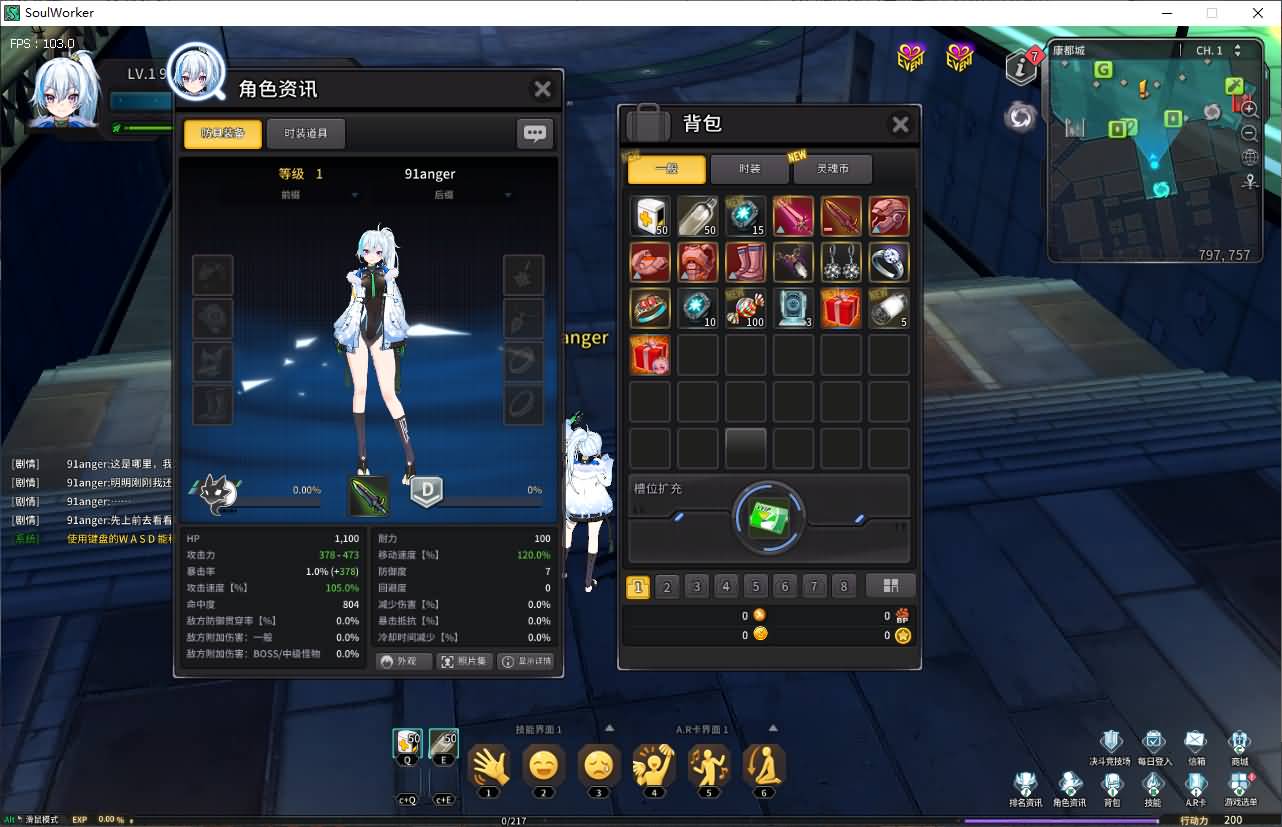Image resolution: width=1282 pixels, height=827 pixels.
Task: Open the 商城 shop icon
Action: [1239, 740]
